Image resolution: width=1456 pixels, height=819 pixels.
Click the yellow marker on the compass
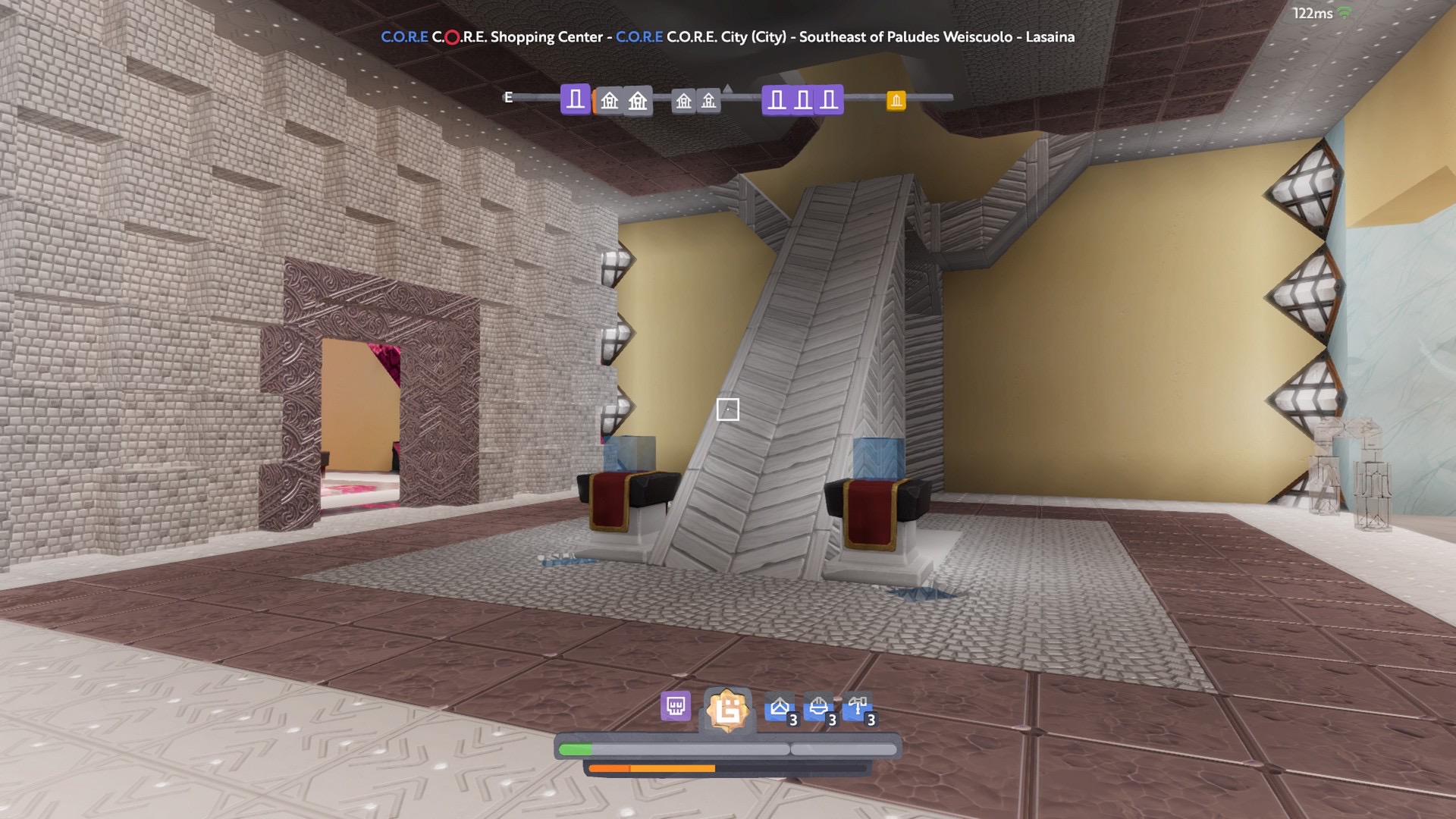(x=896, y=100)
